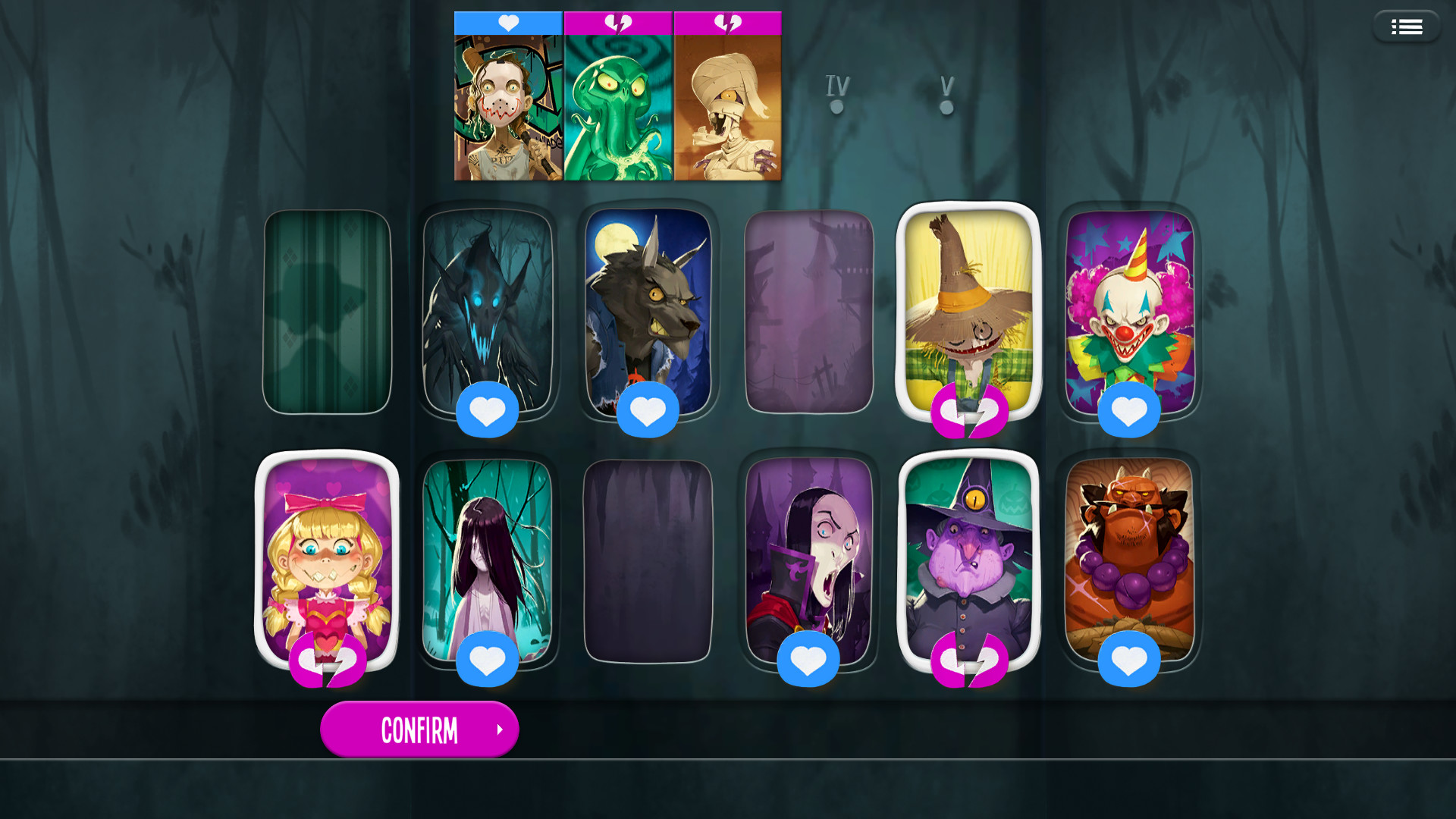This screenshot has height=819, width=1456.
Task: Click the heart icon under the werewolf card
Action: pos(647,409)
